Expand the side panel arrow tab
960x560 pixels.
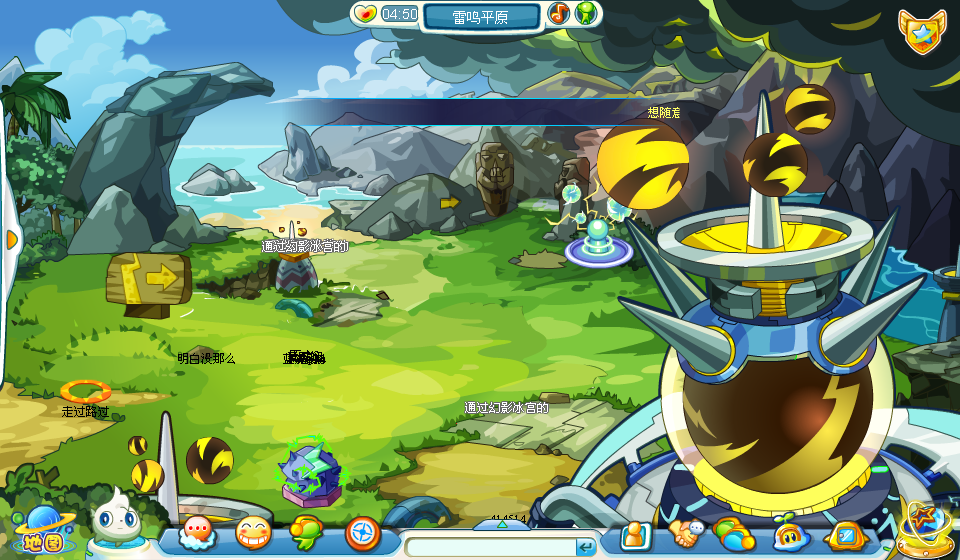click(12, 240)
